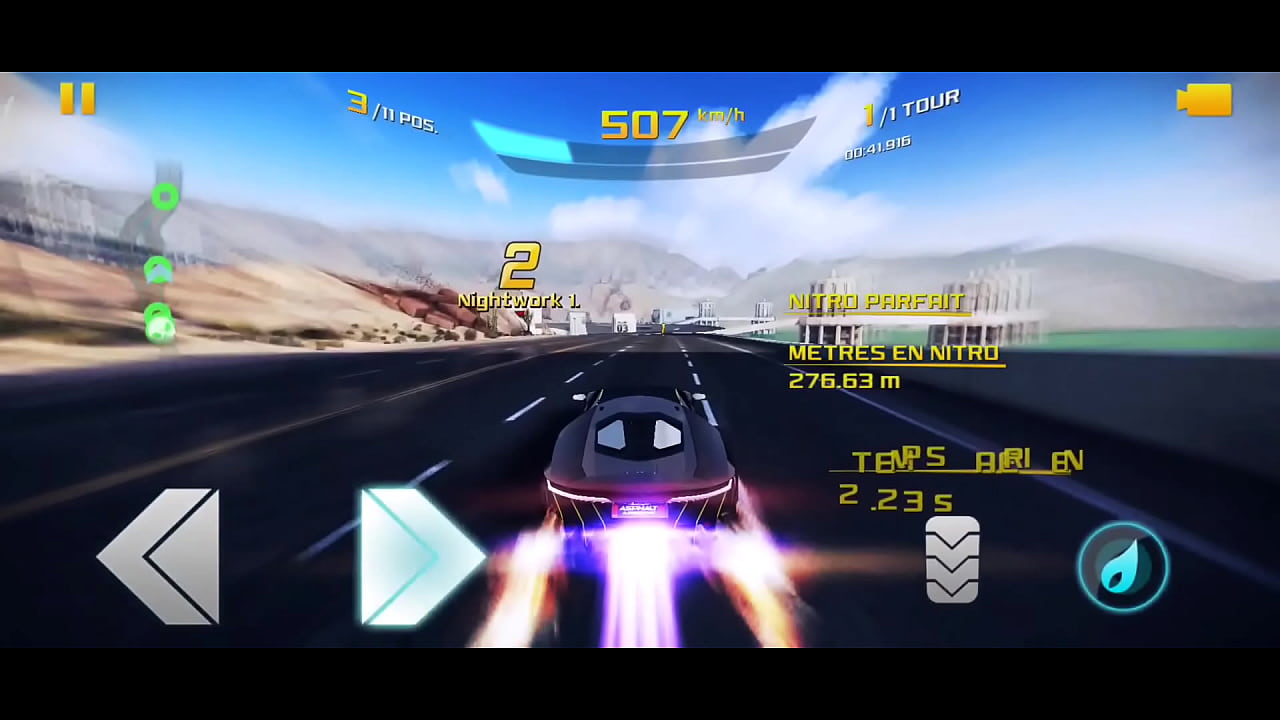The height and width of the screenshot is (720, 1280).
Task: Select the left steering arrow
Action: tap(160, 558)
